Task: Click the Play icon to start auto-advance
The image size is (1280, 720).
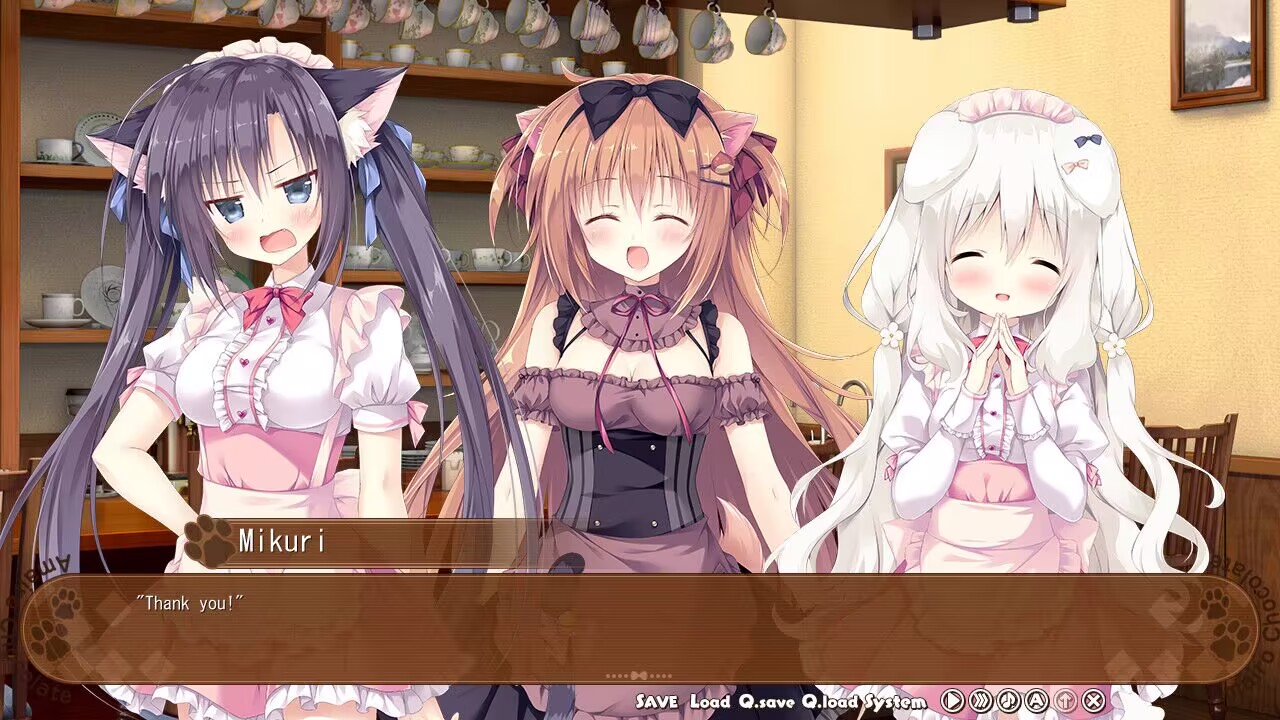Action: 953,698
